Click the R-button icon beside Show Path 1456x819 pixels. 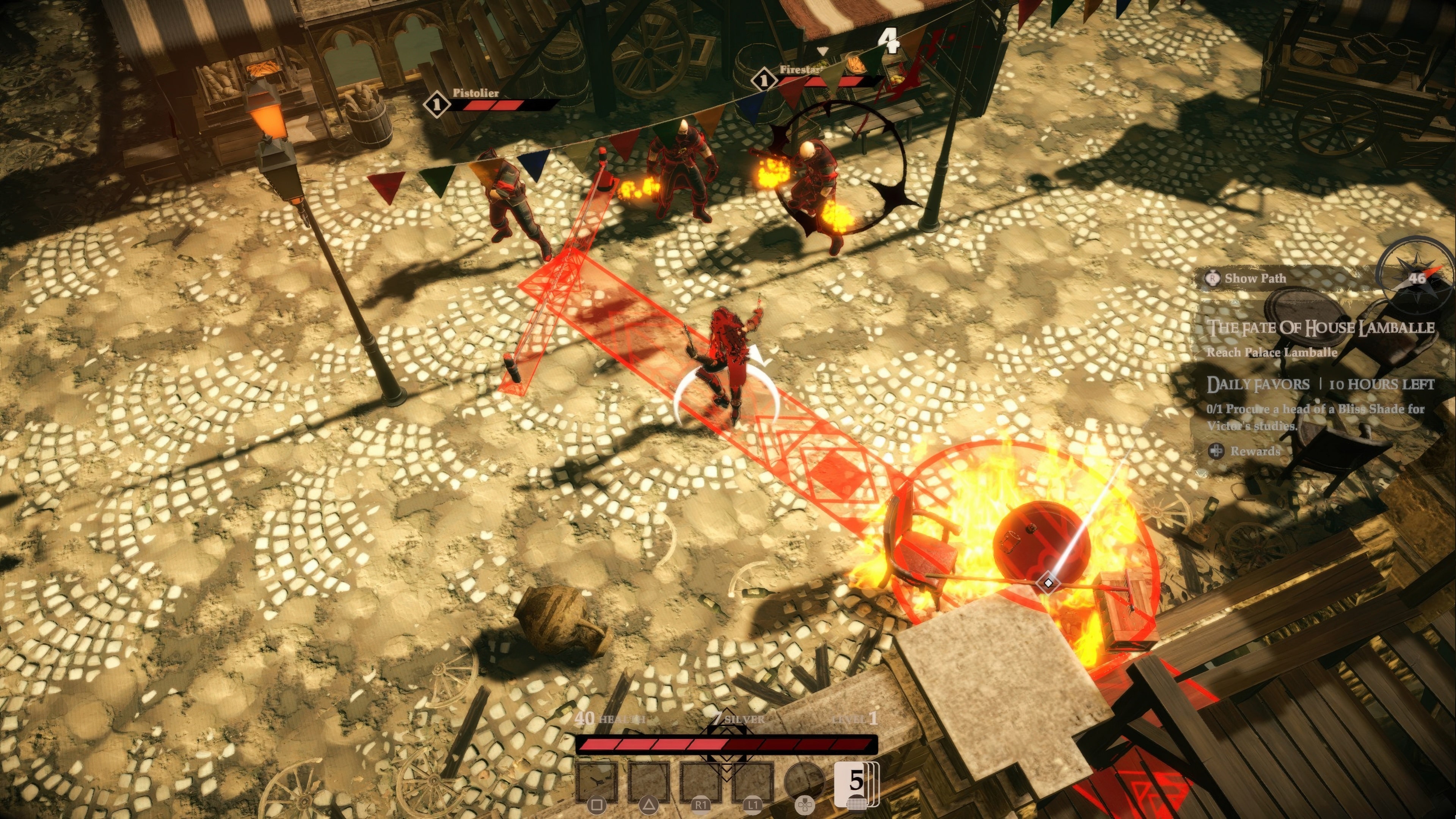(1213, 279)
